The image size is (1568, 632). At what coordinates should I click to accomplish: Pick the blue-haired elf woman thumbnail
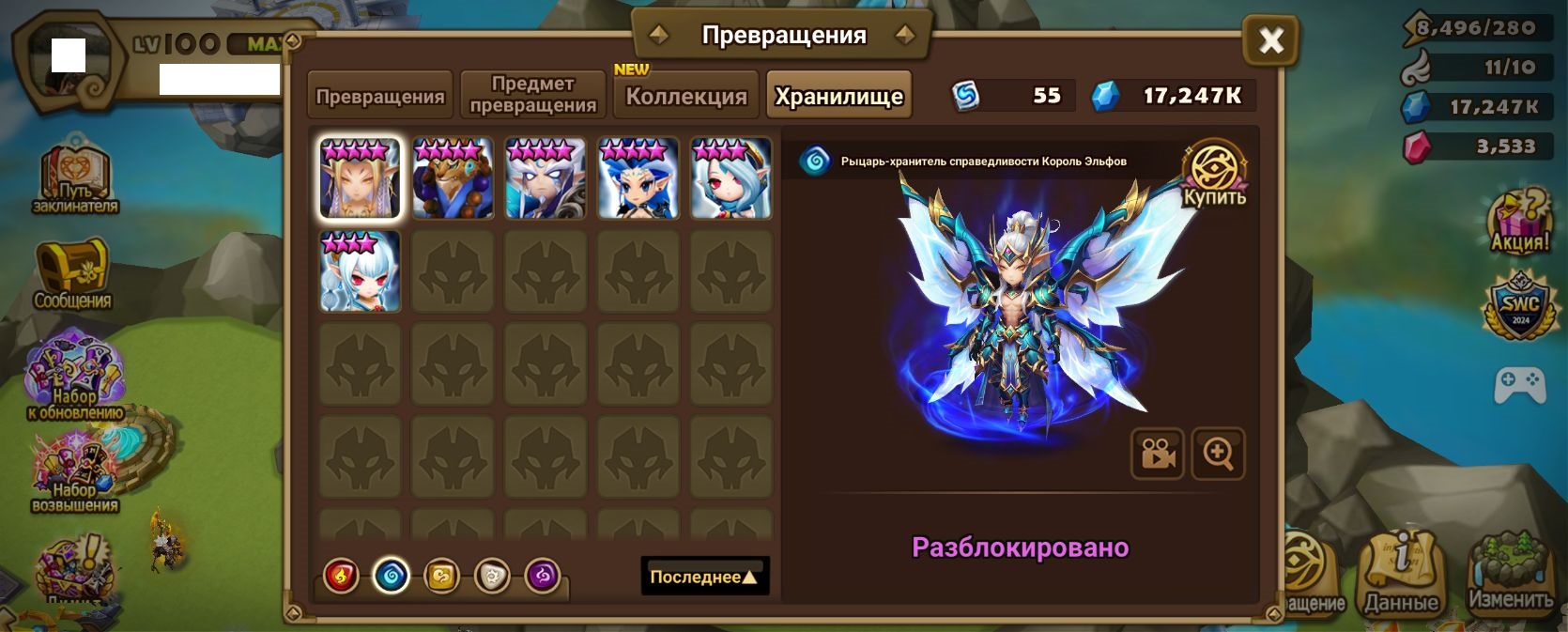click(x=638, y=178)
